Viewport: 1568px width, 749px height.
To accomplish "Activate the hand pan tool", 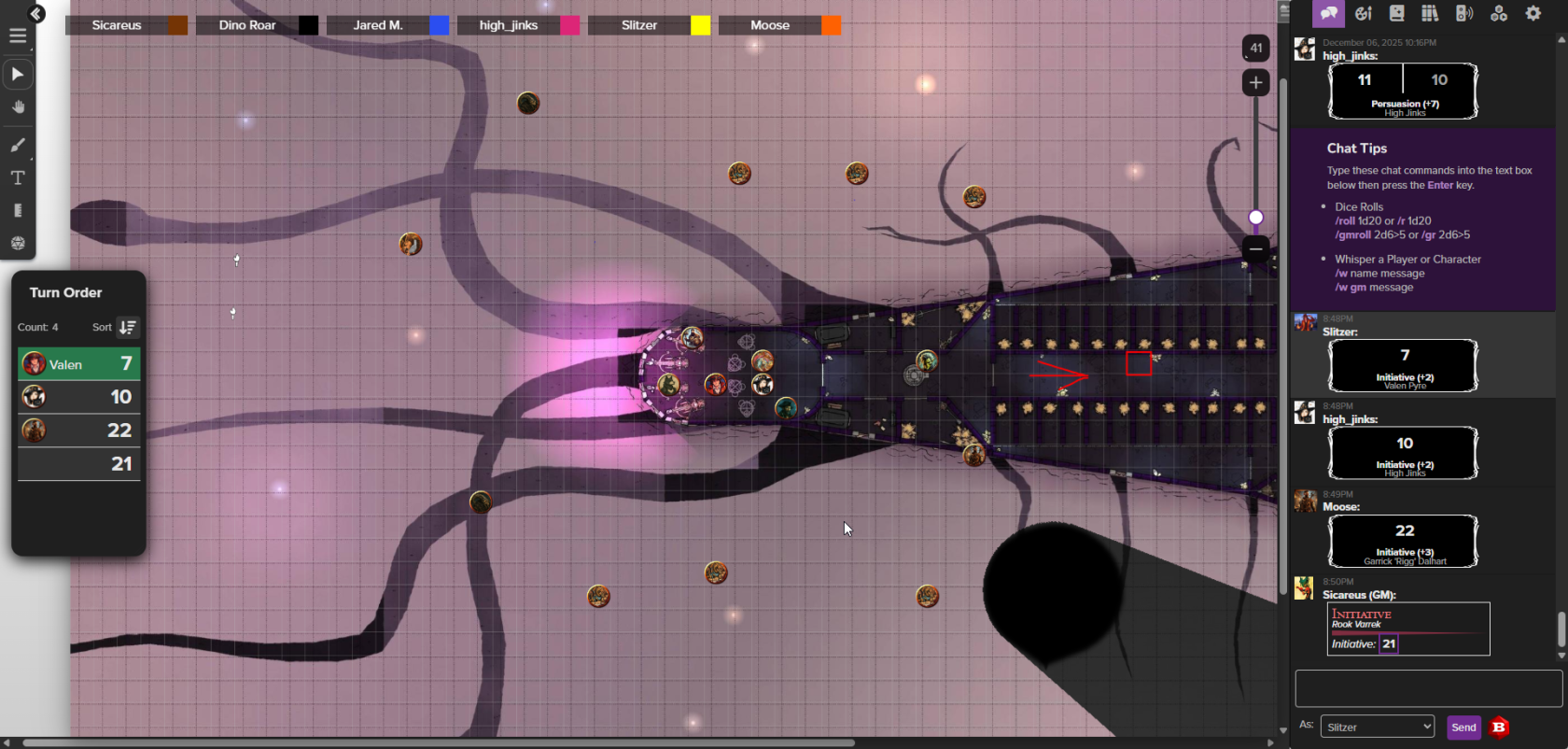I will coord(18,107).
